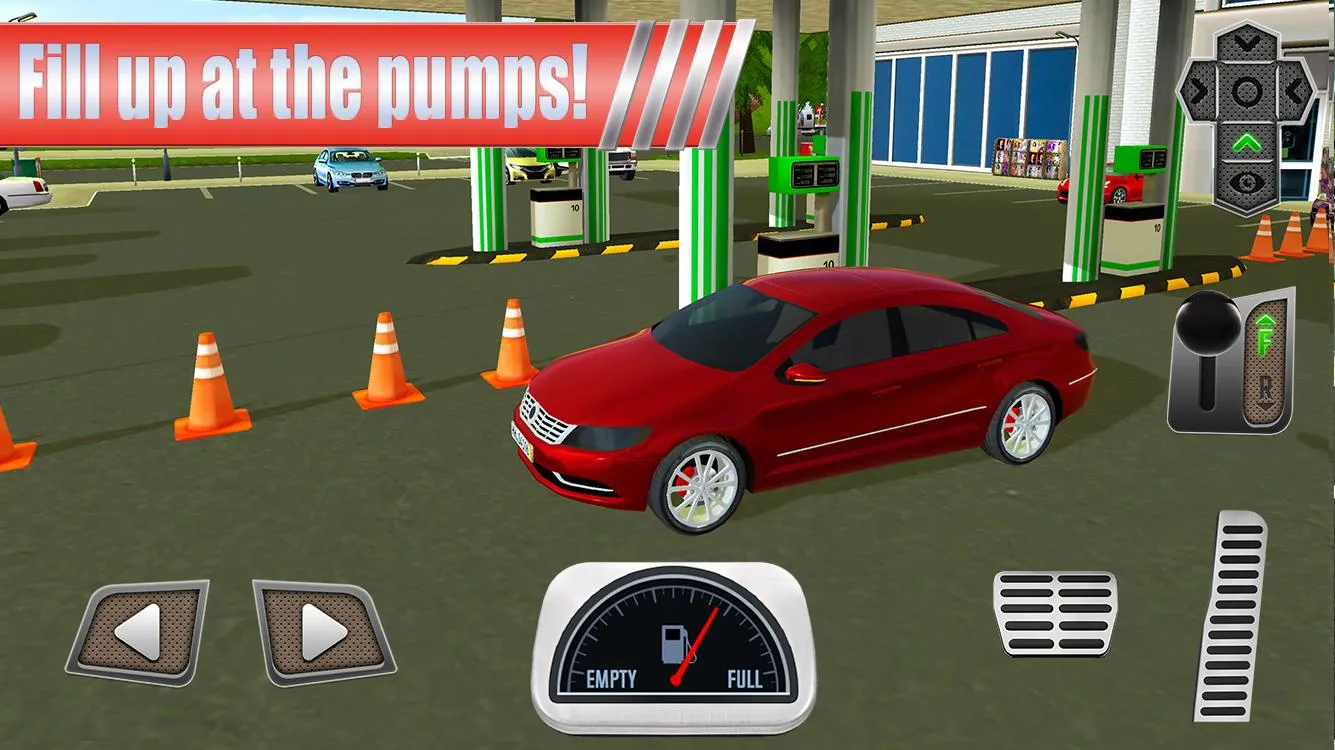Tap the green arrow to raise the camera

[1247, 141]
